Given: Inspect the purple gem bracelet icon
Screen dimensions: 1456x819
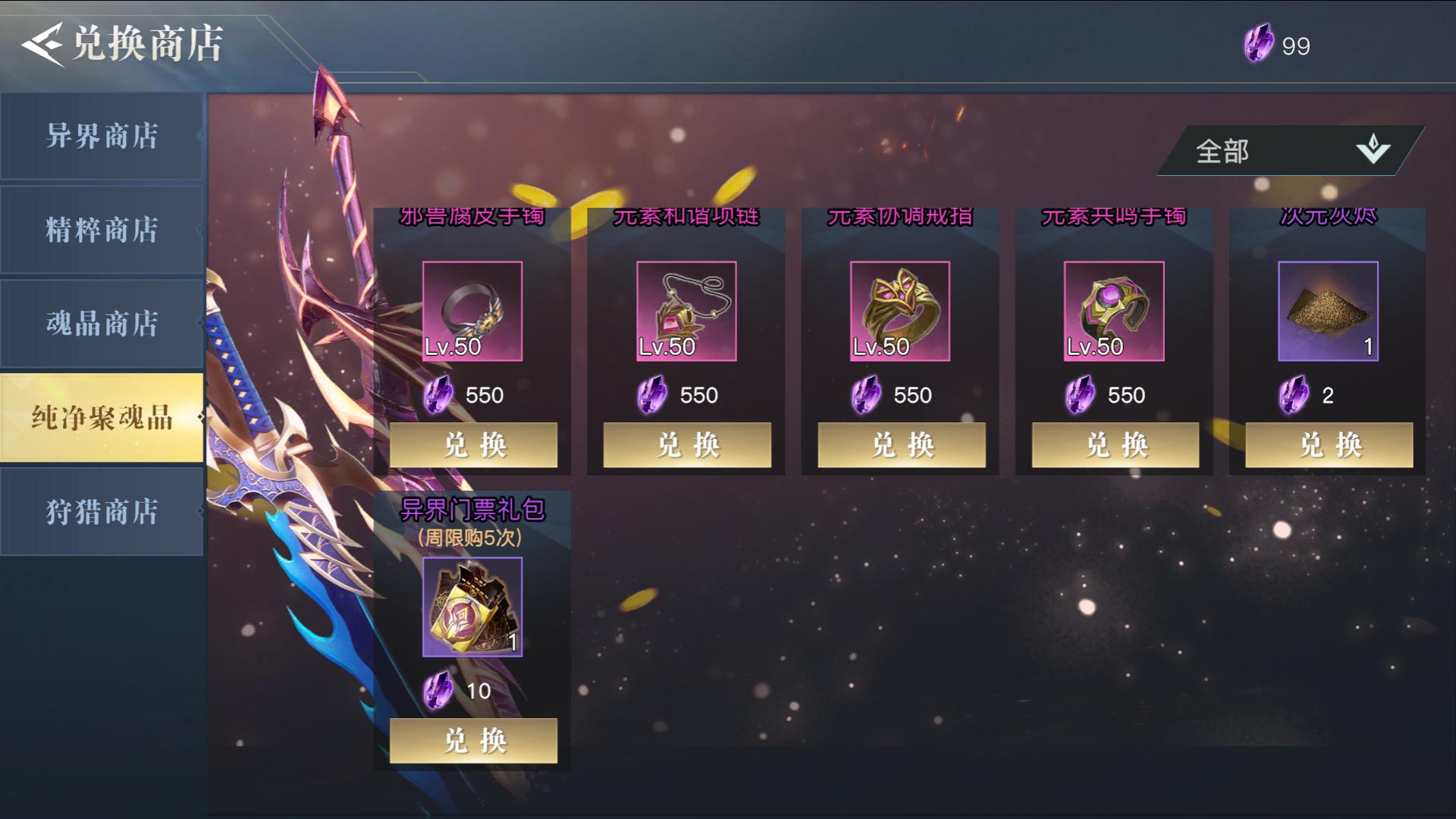Looking at the screenshot, I should click(1114, 311).
